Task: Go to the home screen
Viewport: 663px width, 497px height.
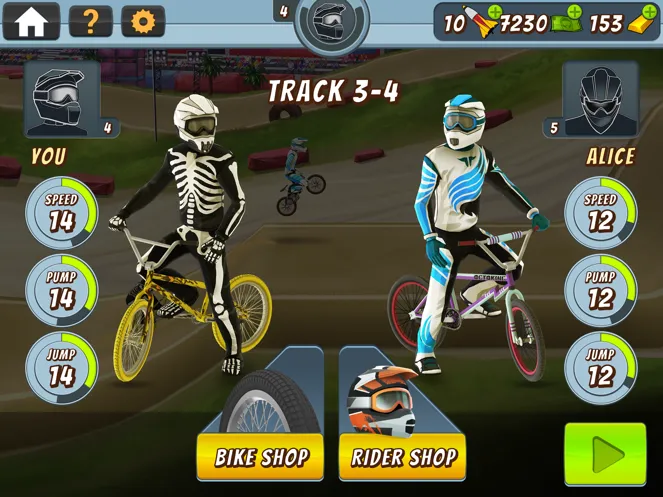Action: (x=31, y=21)
